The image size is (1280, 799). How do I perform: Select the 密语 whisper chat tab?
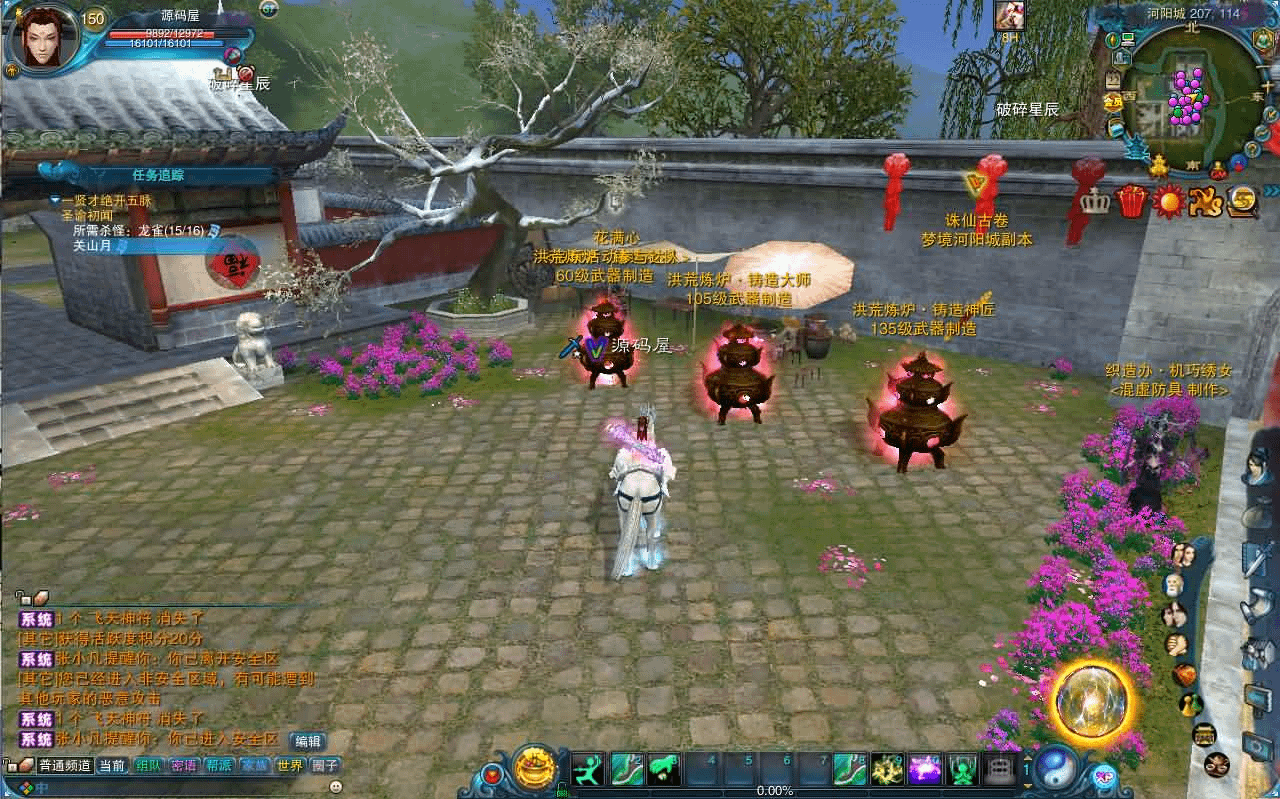tap(184, 766)
